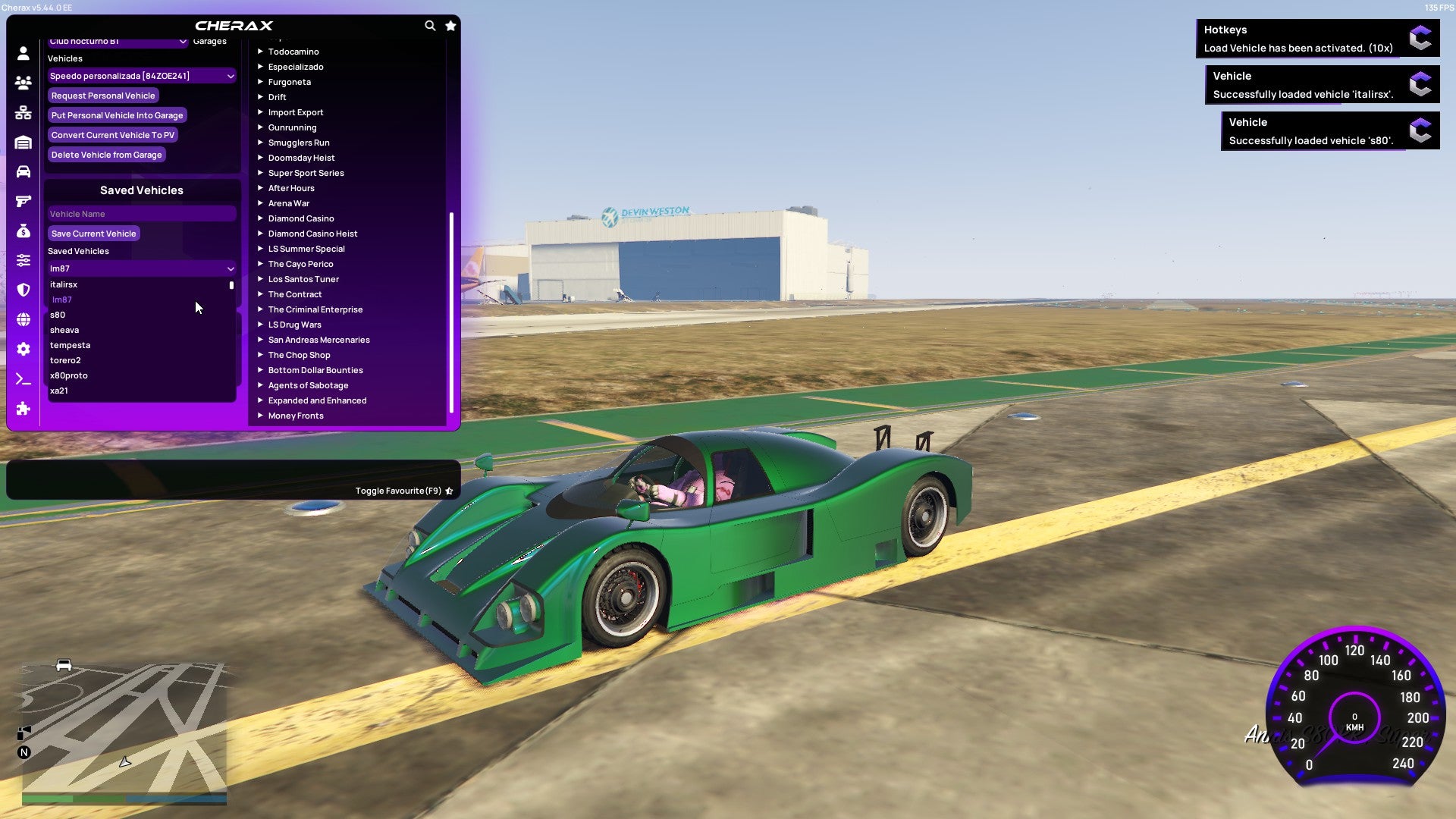Open the Lua console terminal icon
Screen dimensions: 1456x819
tap(23, 379)
